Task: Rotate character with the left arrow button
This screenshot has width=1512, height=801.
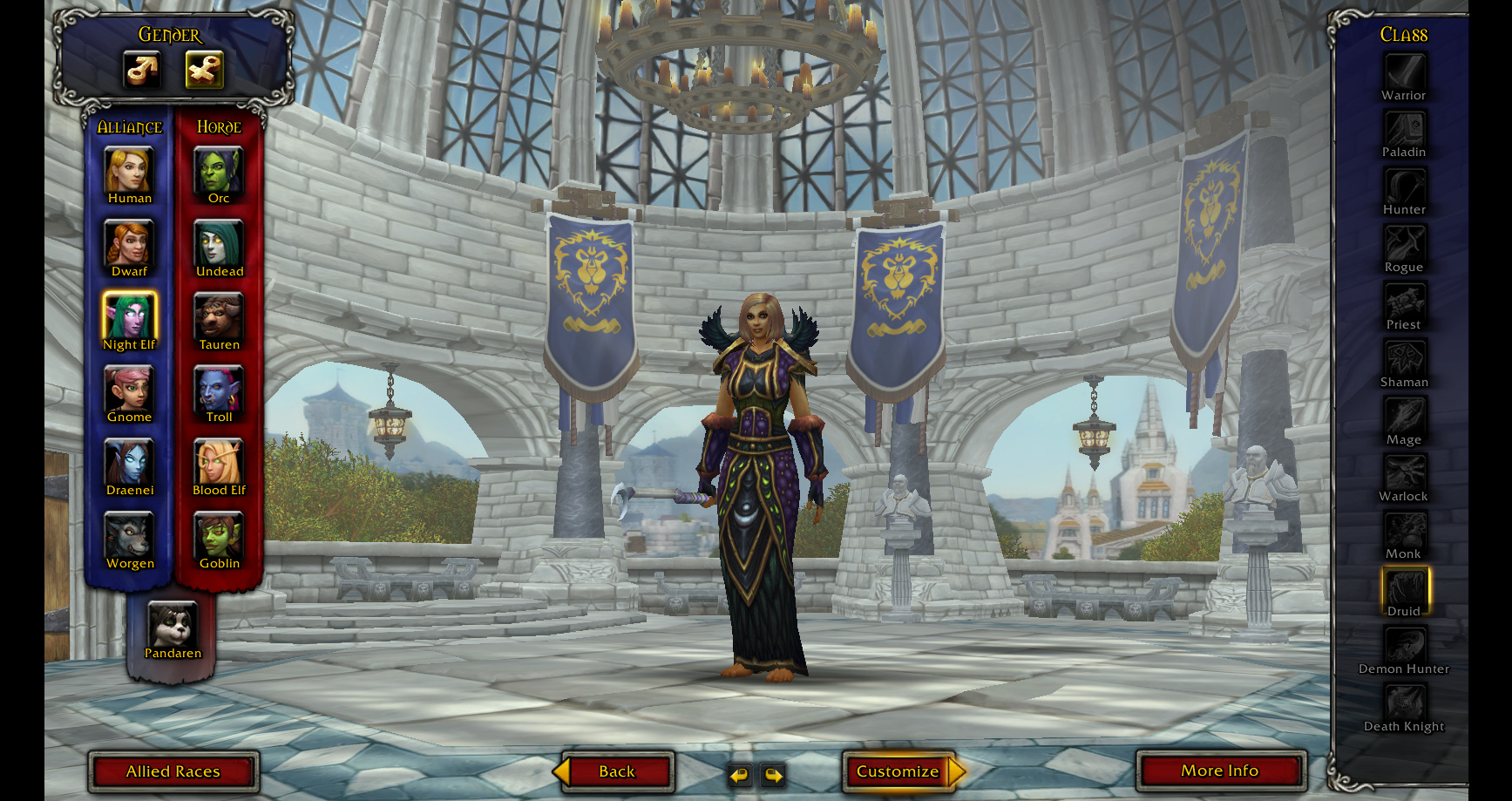Action: (x=740, y=774)
